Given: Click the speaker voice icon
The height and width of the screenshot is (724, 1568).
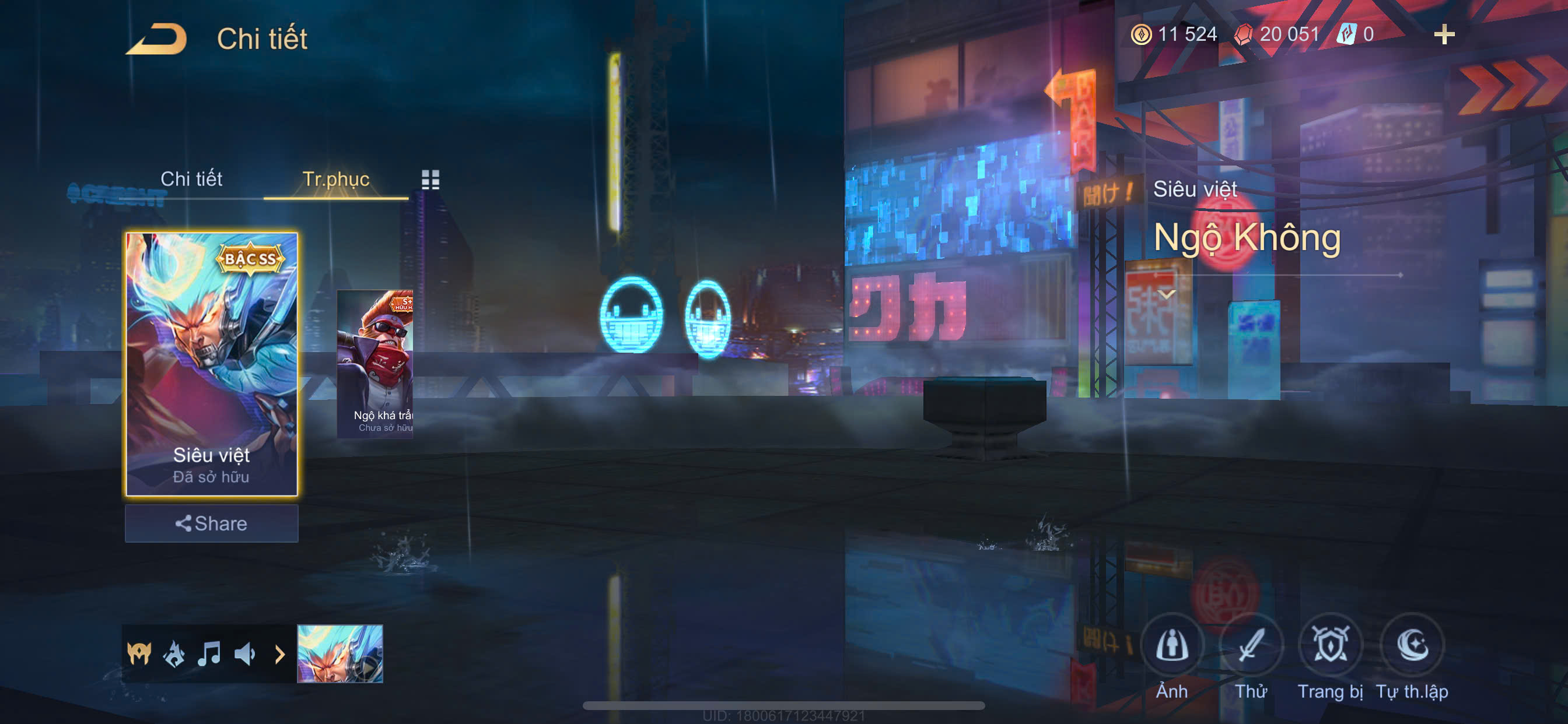Looking at the screenshot, I should 244,654.
